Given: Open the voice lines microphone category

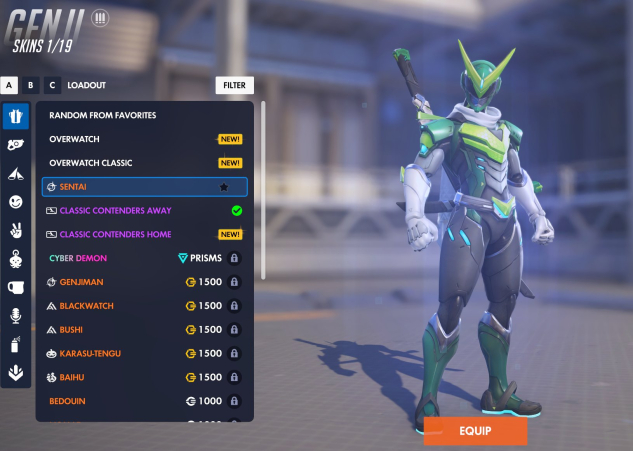Looking at the screenshot, I should coord(16,316).
